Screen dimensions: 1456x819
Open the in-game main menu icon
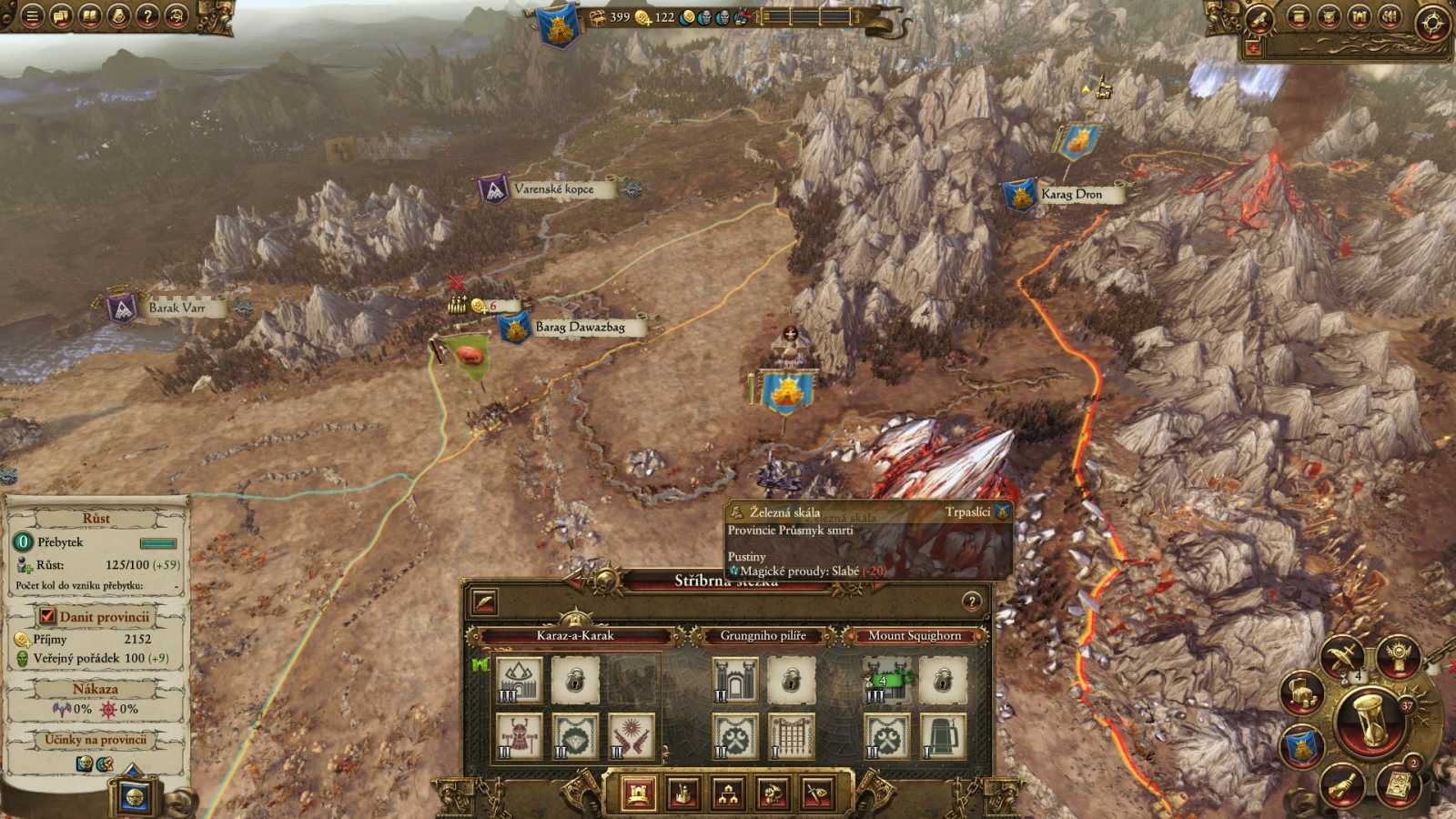point(32,14)
